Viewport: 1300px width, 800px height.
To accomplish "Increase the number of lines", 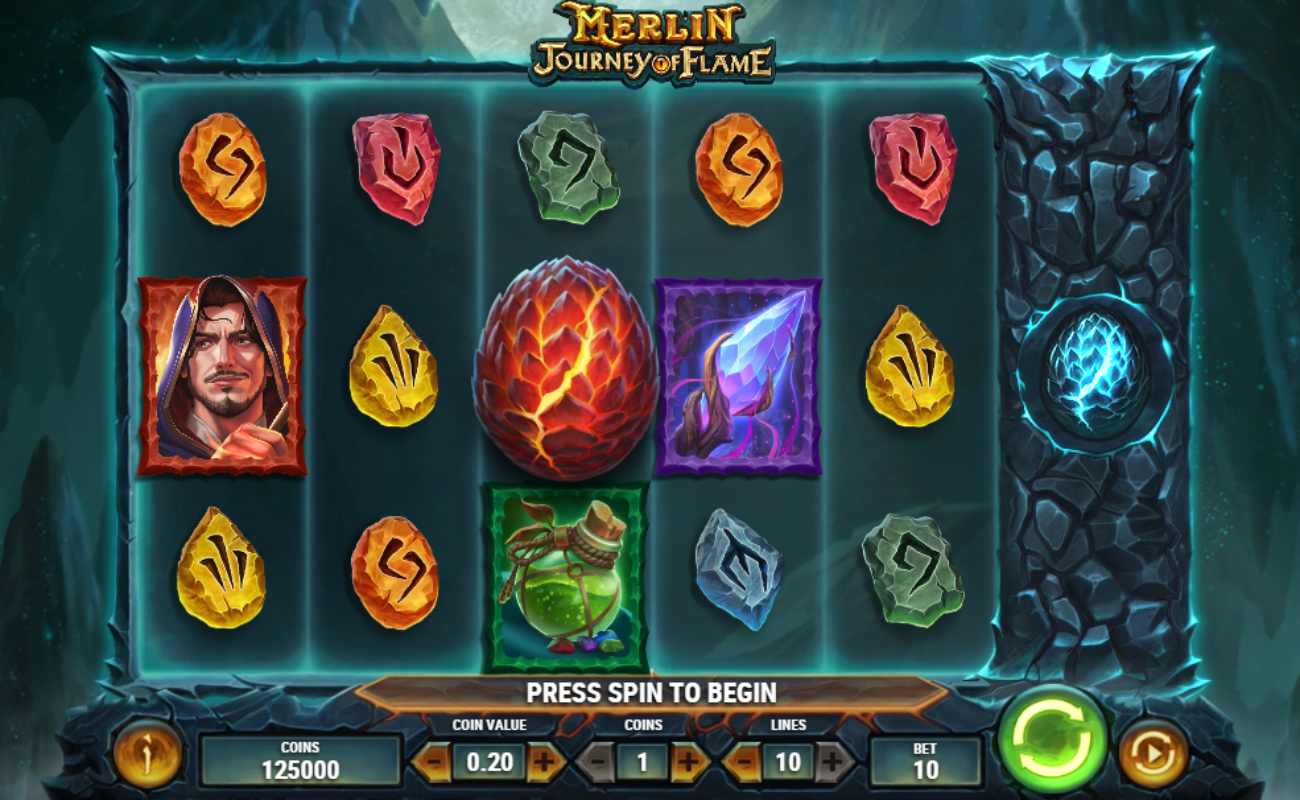I will (832, 759).
